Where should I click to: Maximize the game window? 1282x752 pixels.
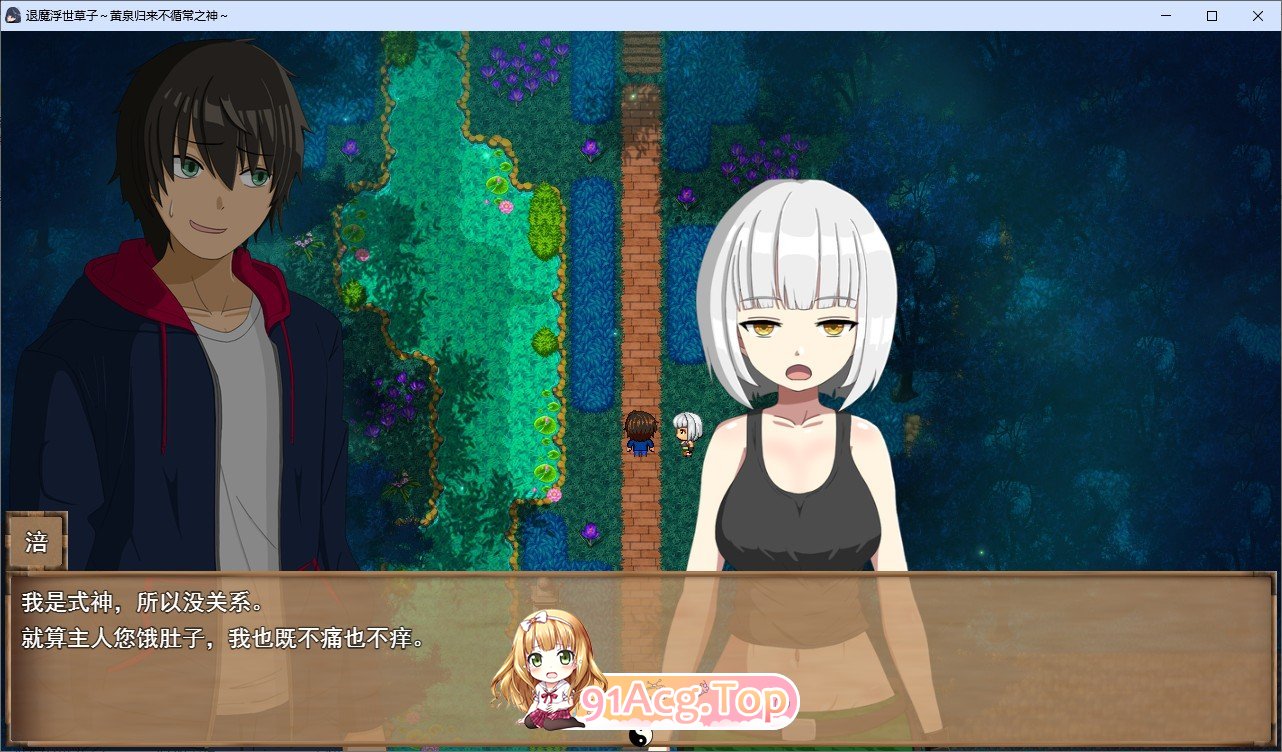pos(1210,15)
